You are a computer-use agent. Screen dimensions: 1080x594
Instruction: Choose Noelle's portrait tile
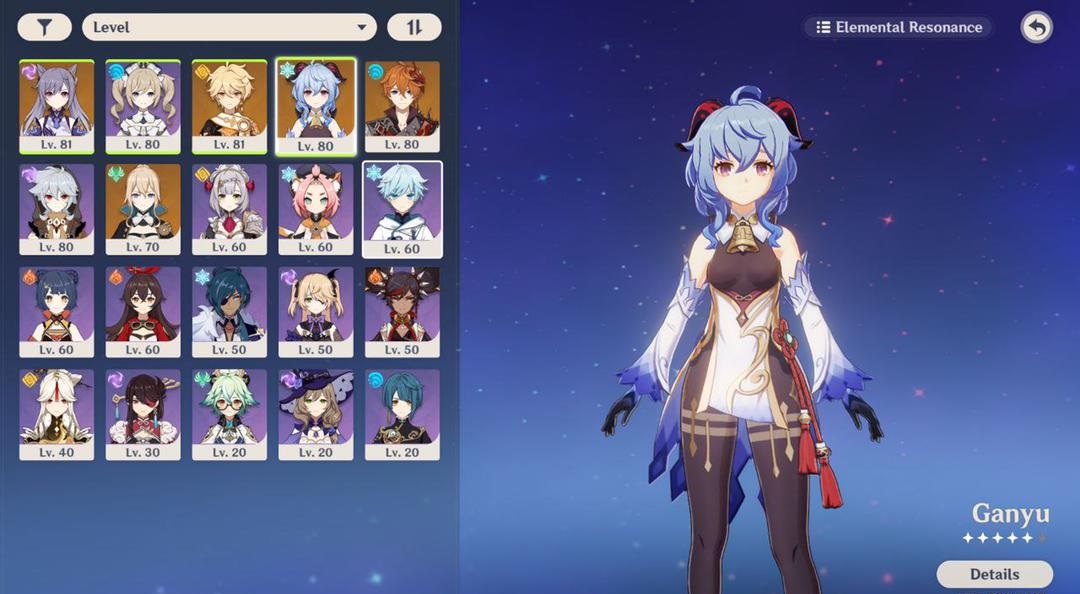pos(230,208)
